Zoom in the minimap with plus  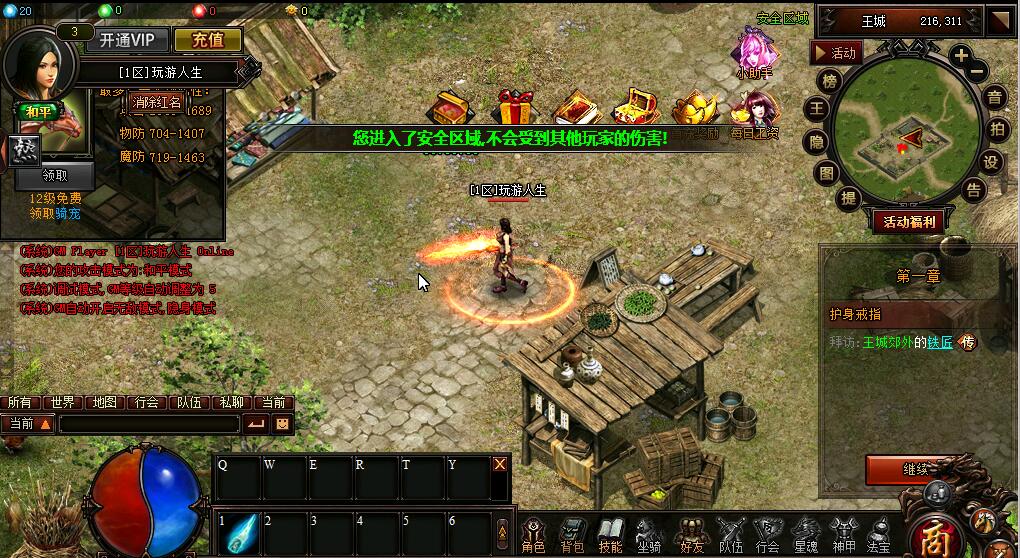pyautogui.click(x=960, y=56)
